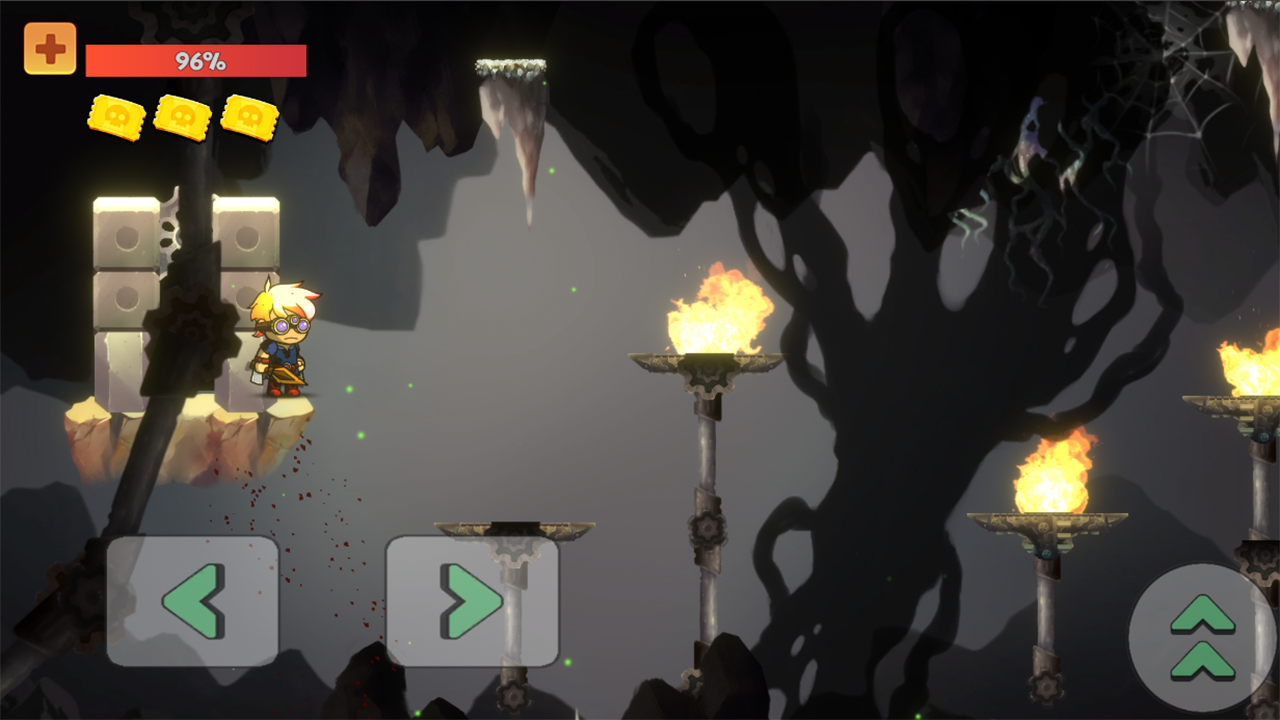Tap the orange plus health button
The height and width of the screenshot is (720, 1280).
(50, 49)
